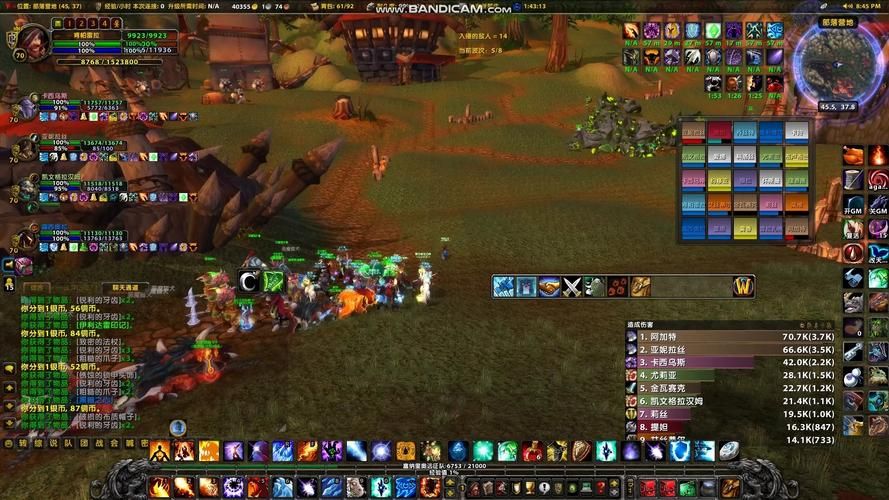
Task: Click the flame icon beside the roast chicken
Action: [877, 155]
